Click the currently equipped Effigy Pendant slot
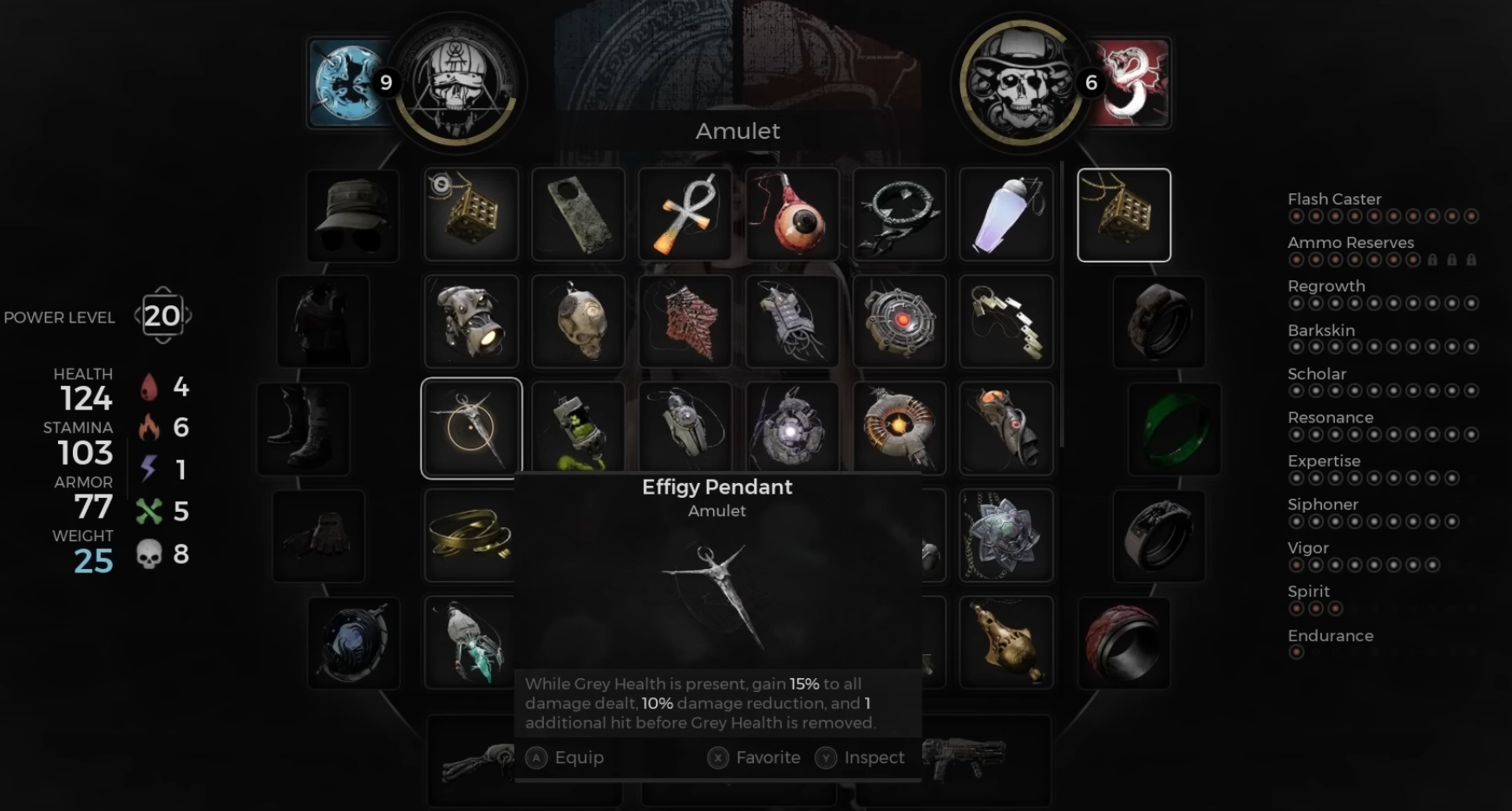The width and height of the screenshot is (1512, 811). 1123,214
